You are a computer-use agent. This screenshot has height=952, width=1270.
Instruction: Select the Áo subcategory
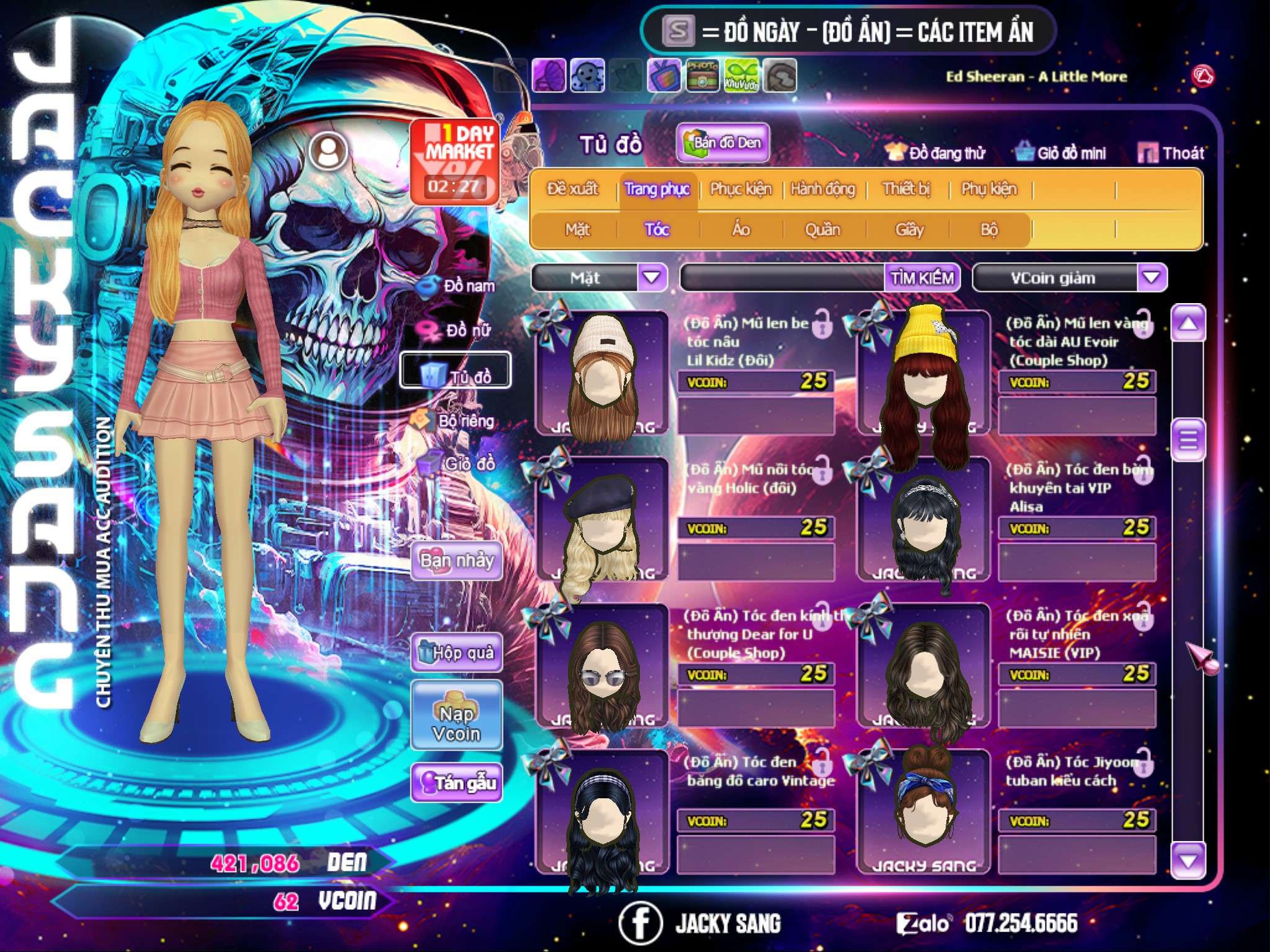(741, 230)
